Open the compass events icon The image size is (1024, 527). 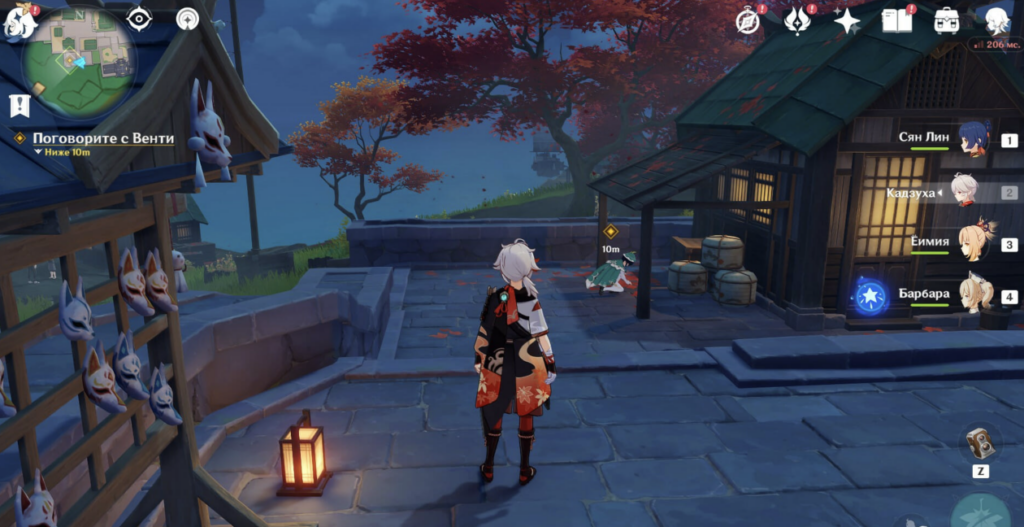pos(747,20)
